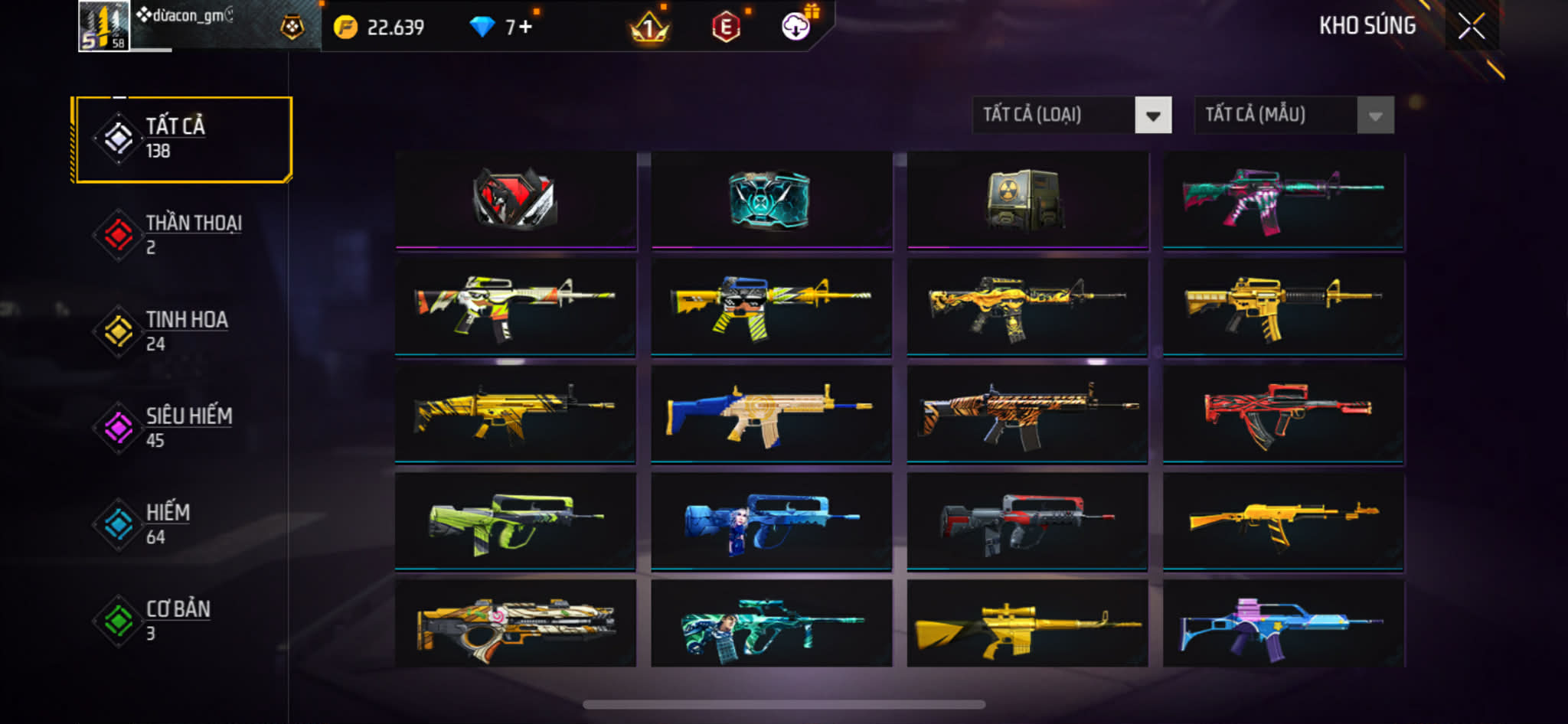Open the cloud download gift icon

(796, 27)
